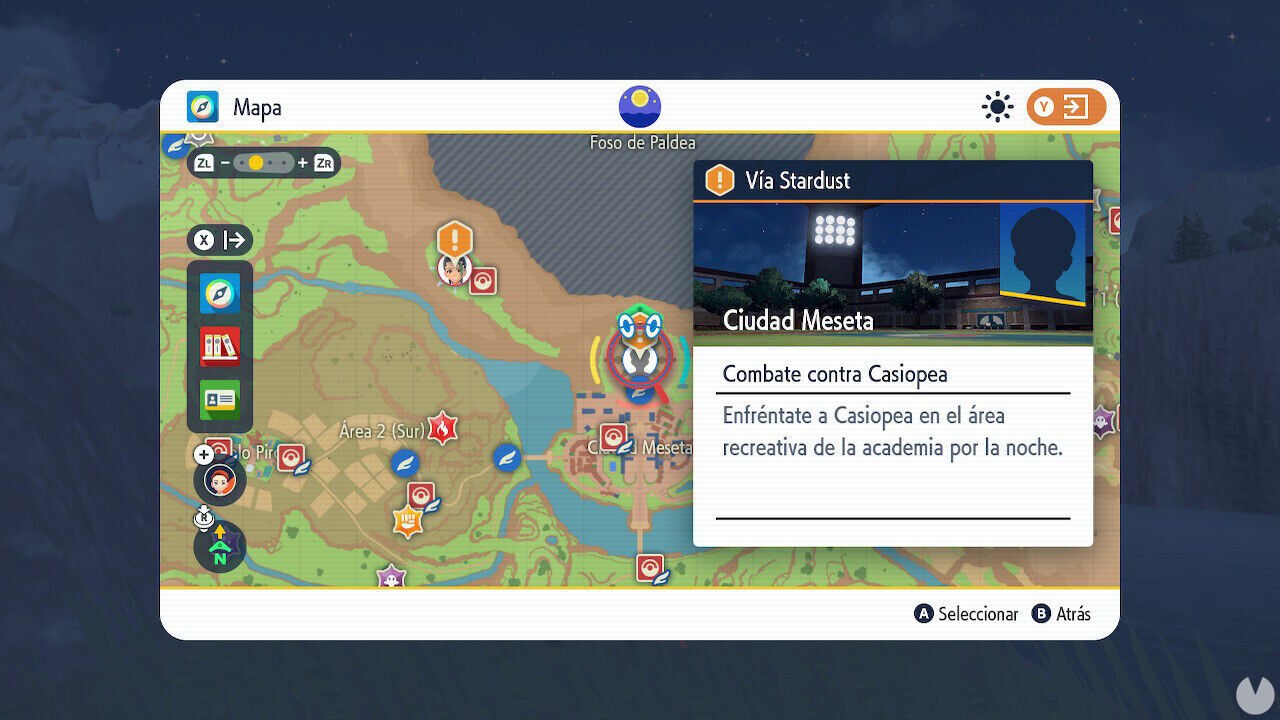1280x720 pixels.
Task: Select a blue feather fast-travel marker on the river
Action: [507, 456]
